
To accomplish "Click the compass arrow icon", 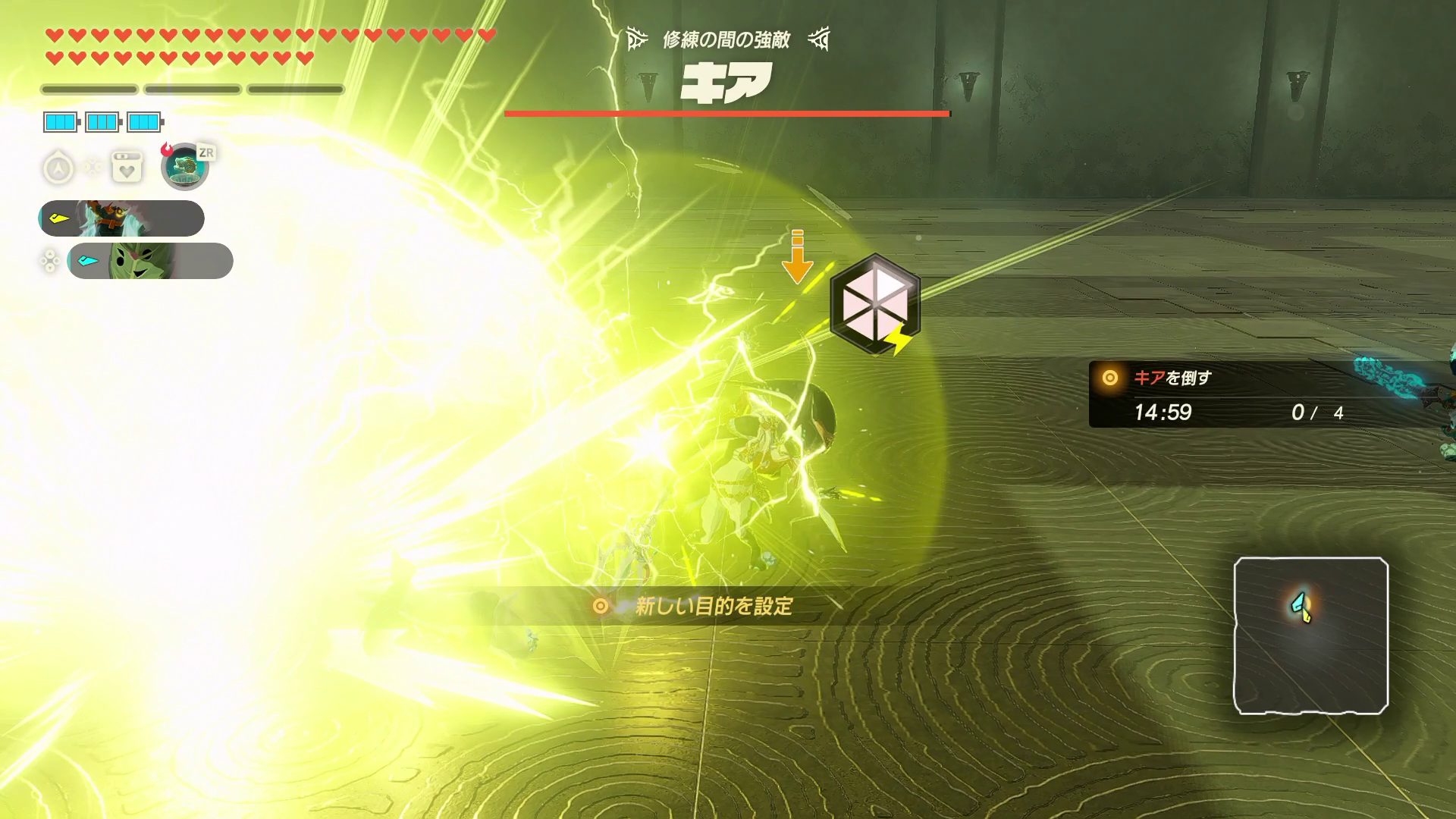I will tap(58, 168).
